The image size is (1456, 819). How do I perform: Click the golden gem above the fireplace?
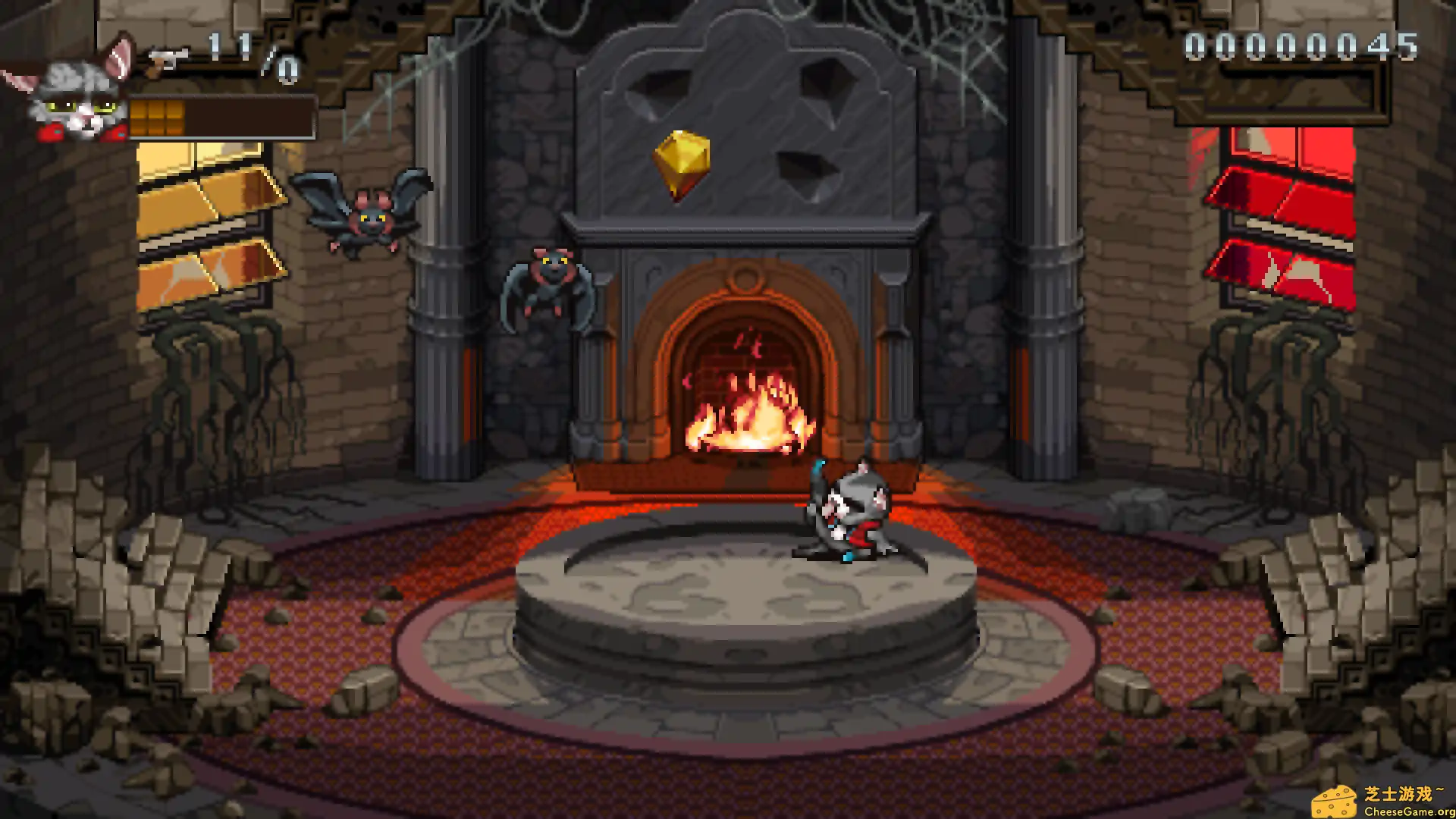[681, 163]
